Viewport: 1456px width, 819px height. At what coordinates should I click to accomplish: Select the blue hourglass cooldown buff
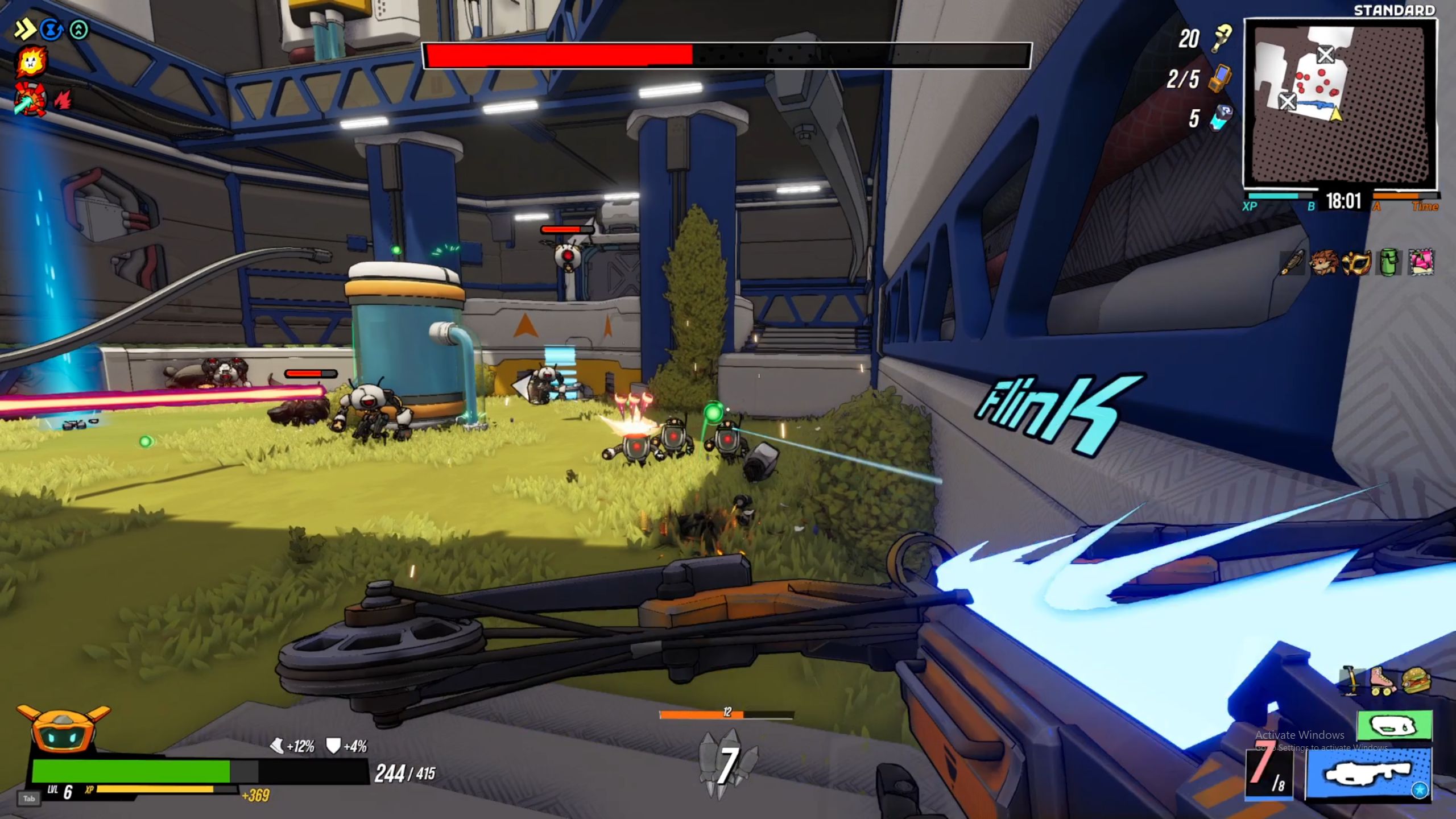pos(52,30)
